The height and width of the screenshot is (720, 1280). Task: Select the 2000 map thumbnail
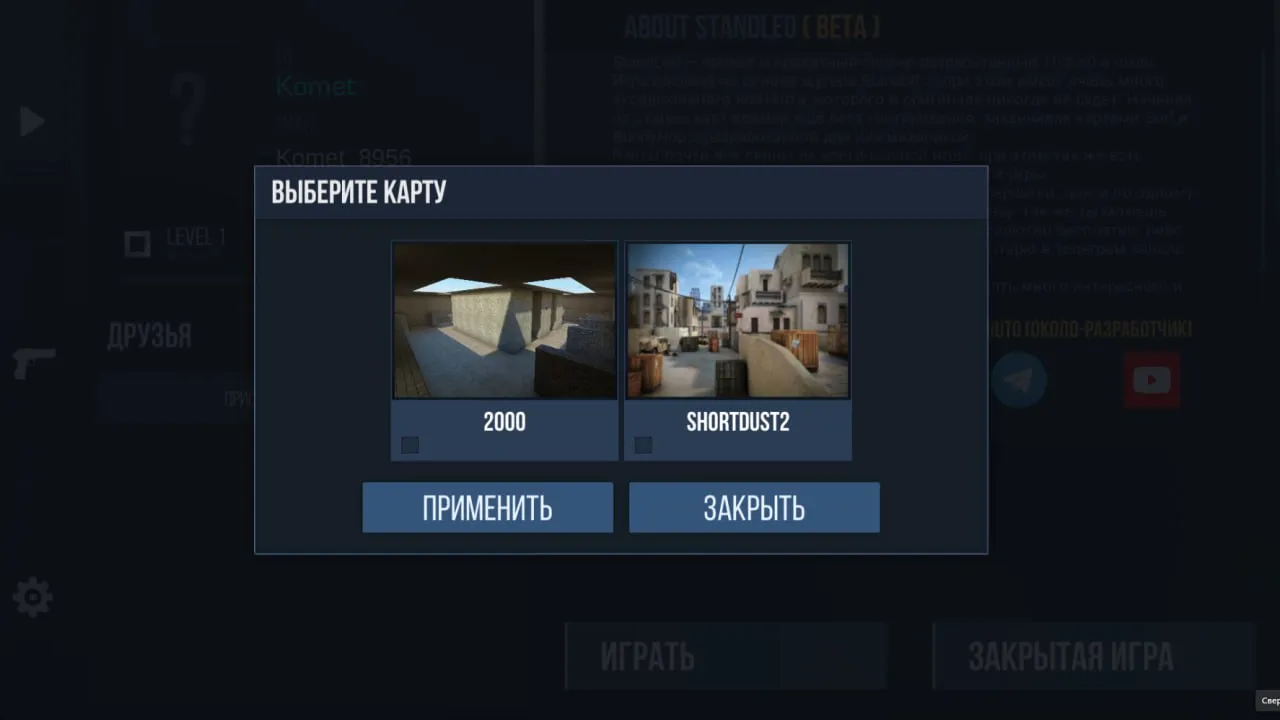point(504,321)
